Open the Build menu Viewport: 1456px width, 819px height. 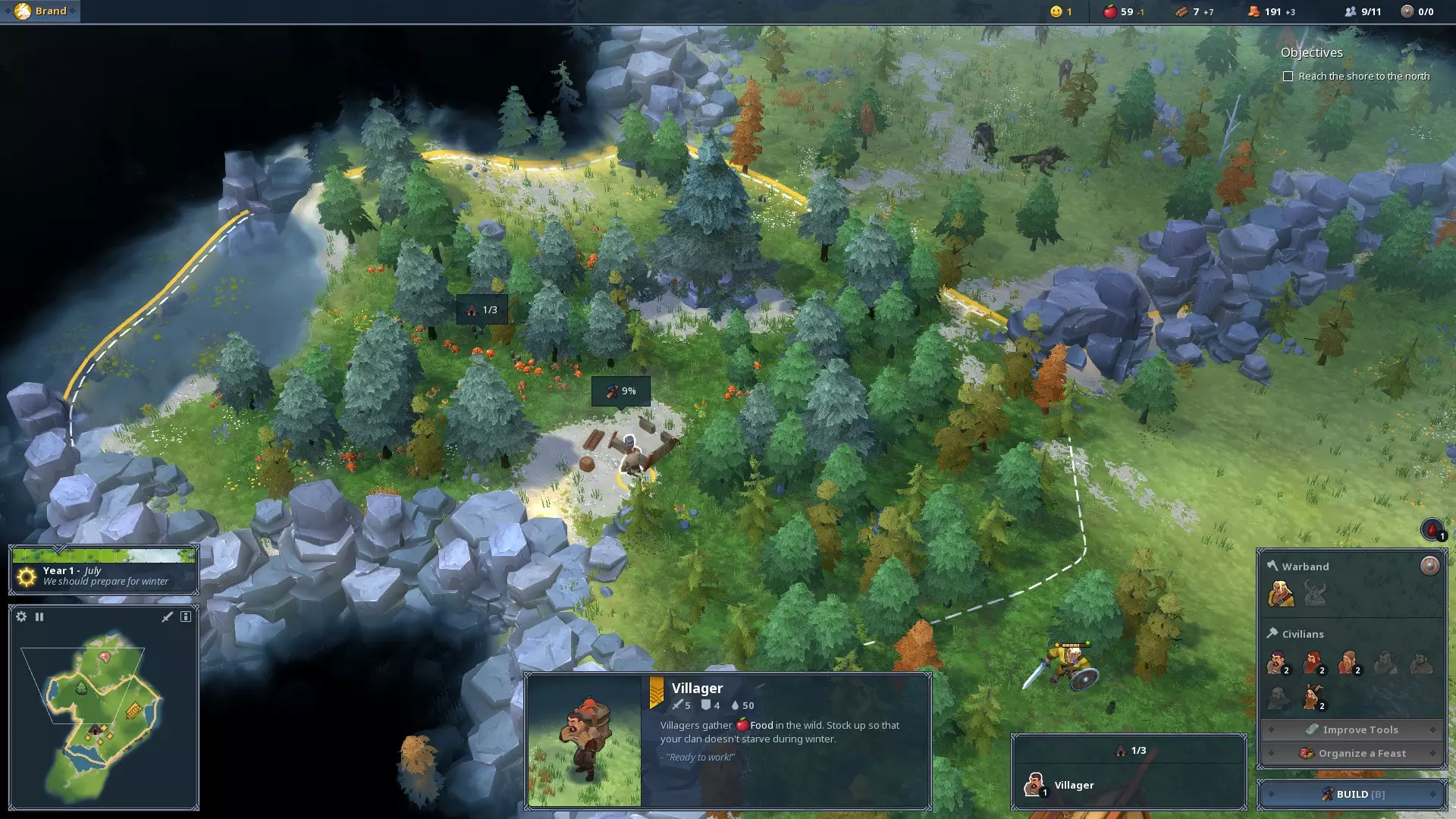coord(1352,794)
